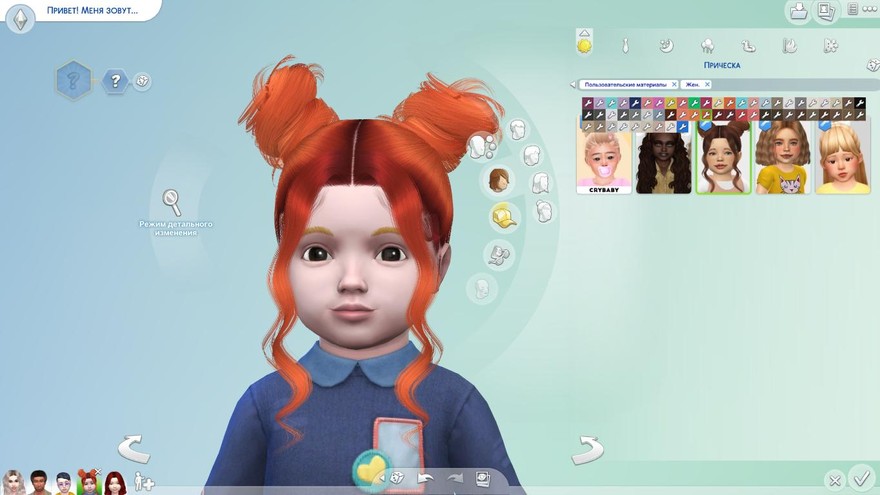The image size is (880, 495).
Task: Open the name field 'Привет! Меня зовут...'
Action: point(91,11)
